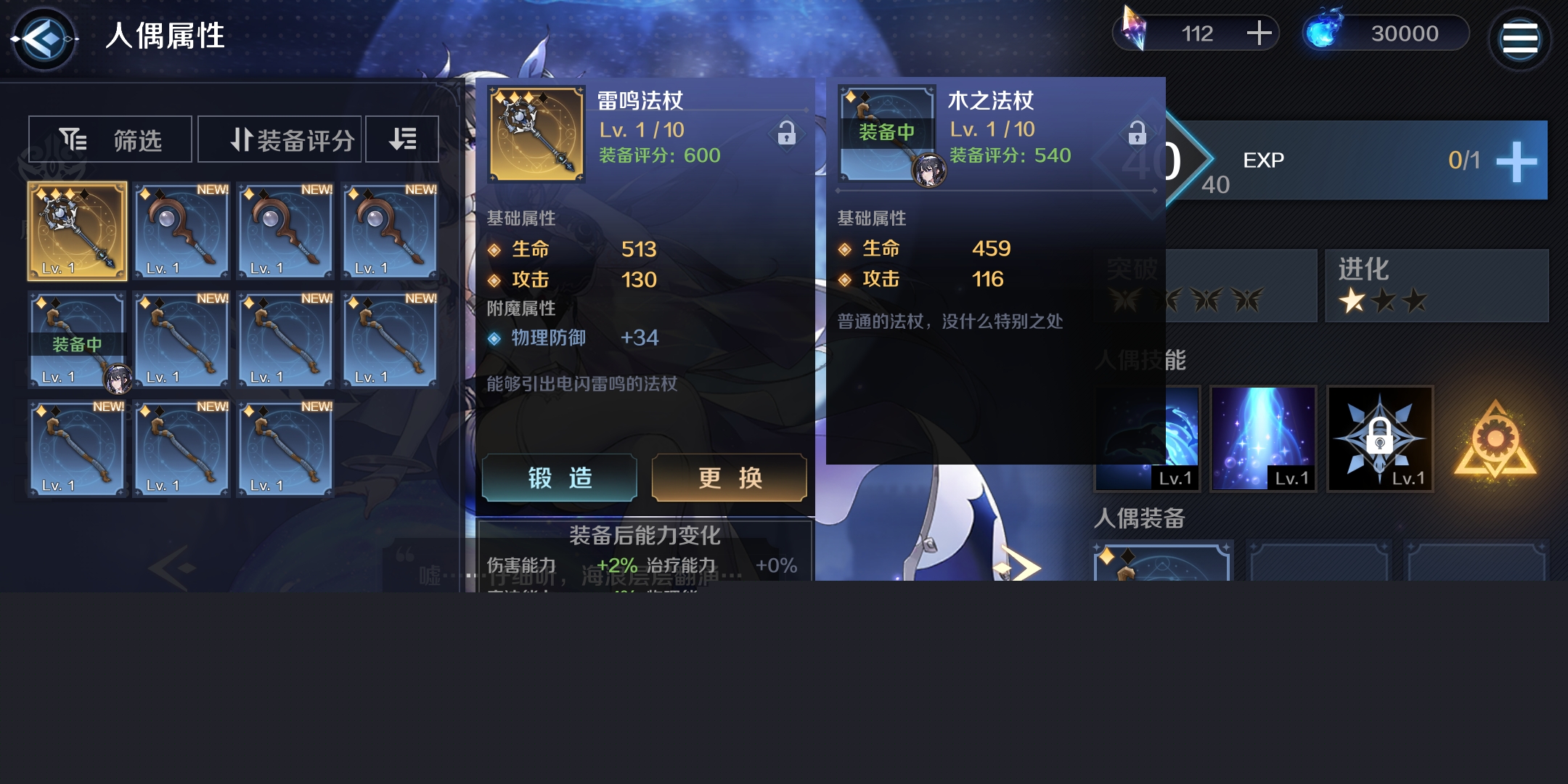Select the equipped 装备中 staff slot
The image size is (1568, 784).
(78, 340)
